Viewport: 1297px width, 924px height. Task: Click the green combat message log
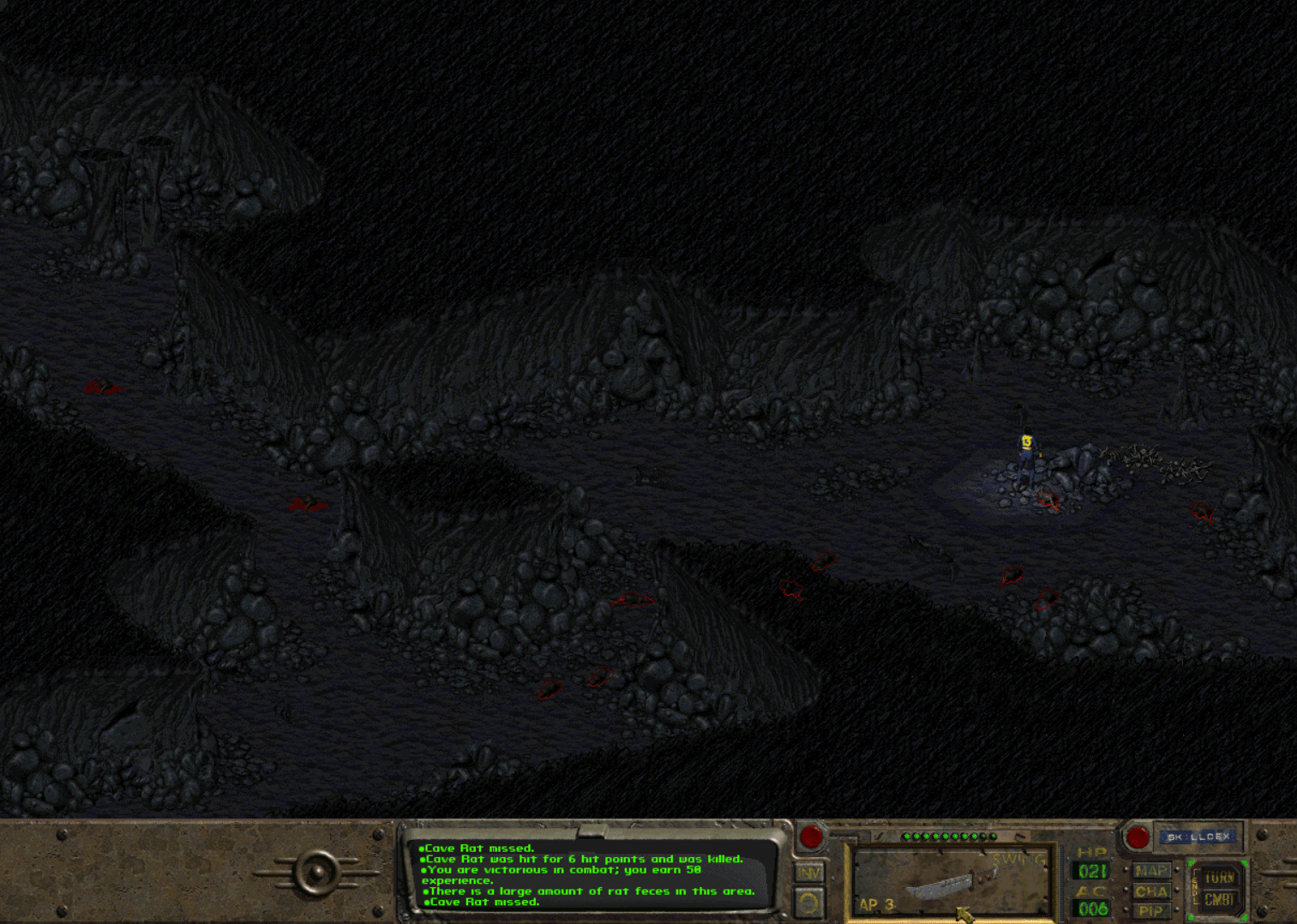click(x=591, y=875)
